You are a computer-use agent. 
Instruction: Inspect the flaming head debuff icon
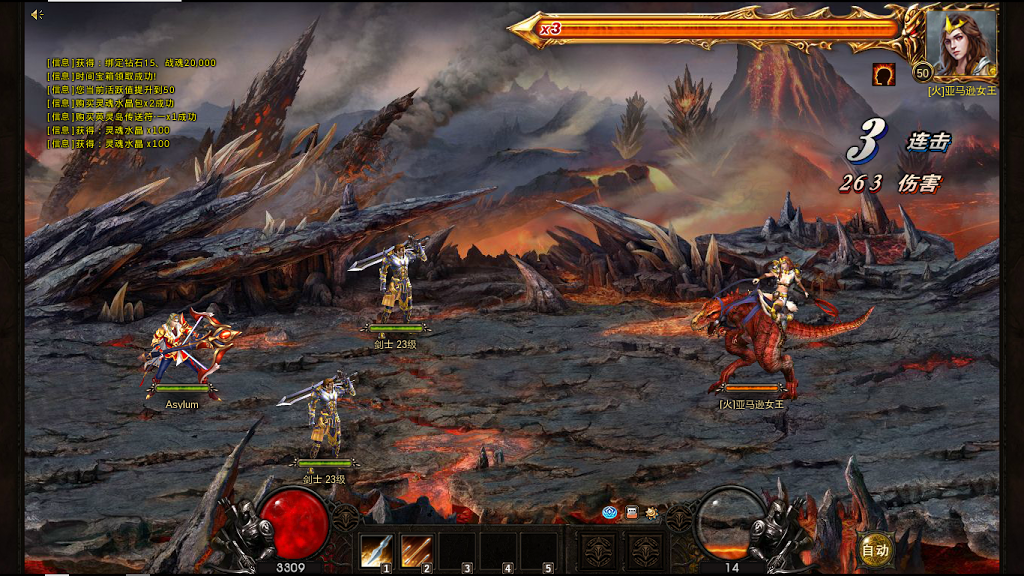pyautogui.click(x=883, y=74)
